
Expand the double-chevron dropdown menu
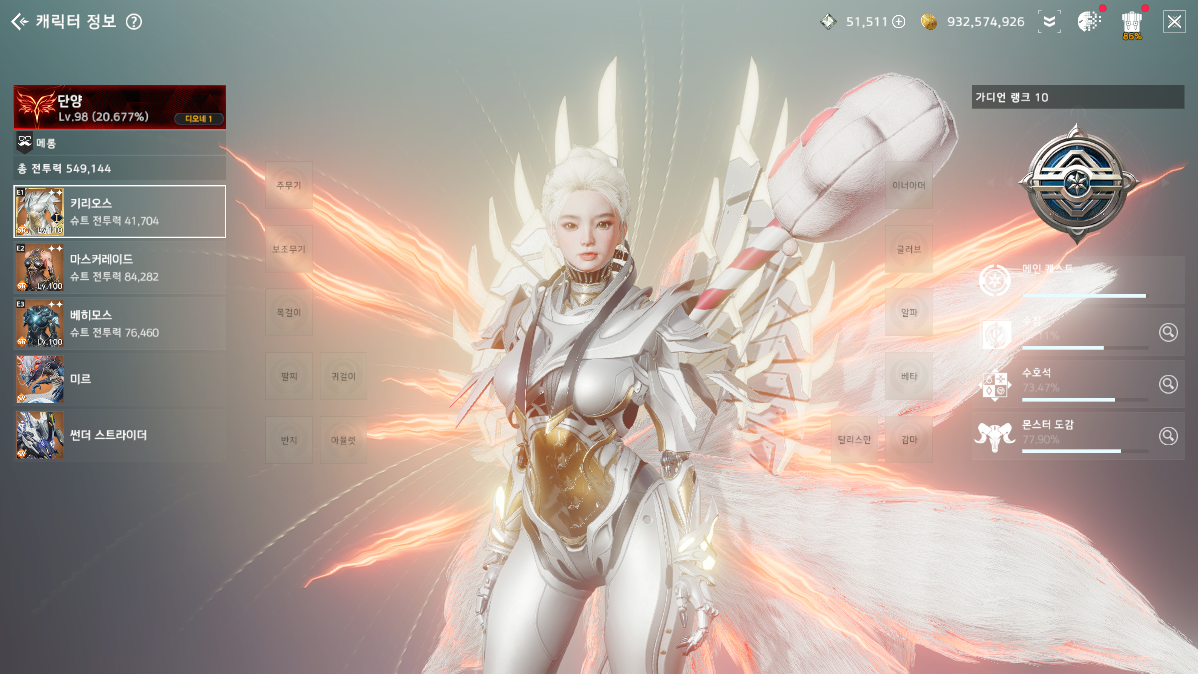[1048, 21]
